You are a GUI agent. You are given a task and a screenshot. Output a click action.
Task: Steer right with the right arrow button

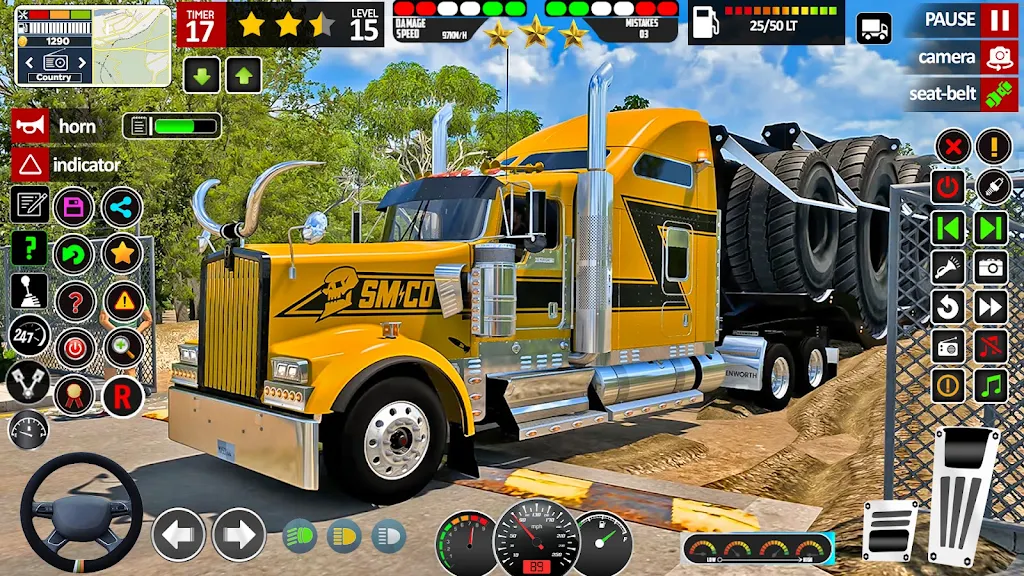239,534
